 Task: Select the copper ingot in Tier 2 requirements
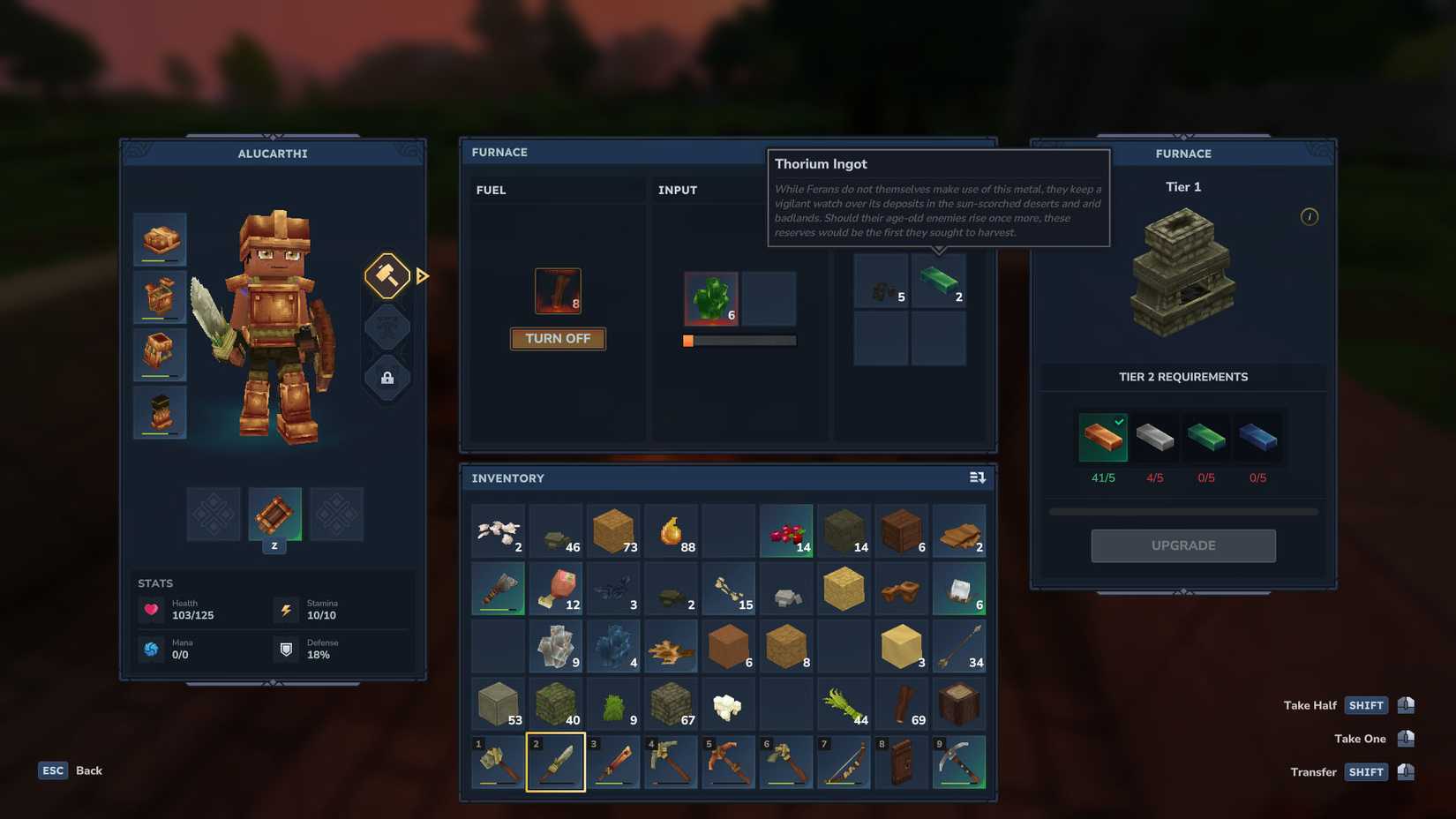1102,437
